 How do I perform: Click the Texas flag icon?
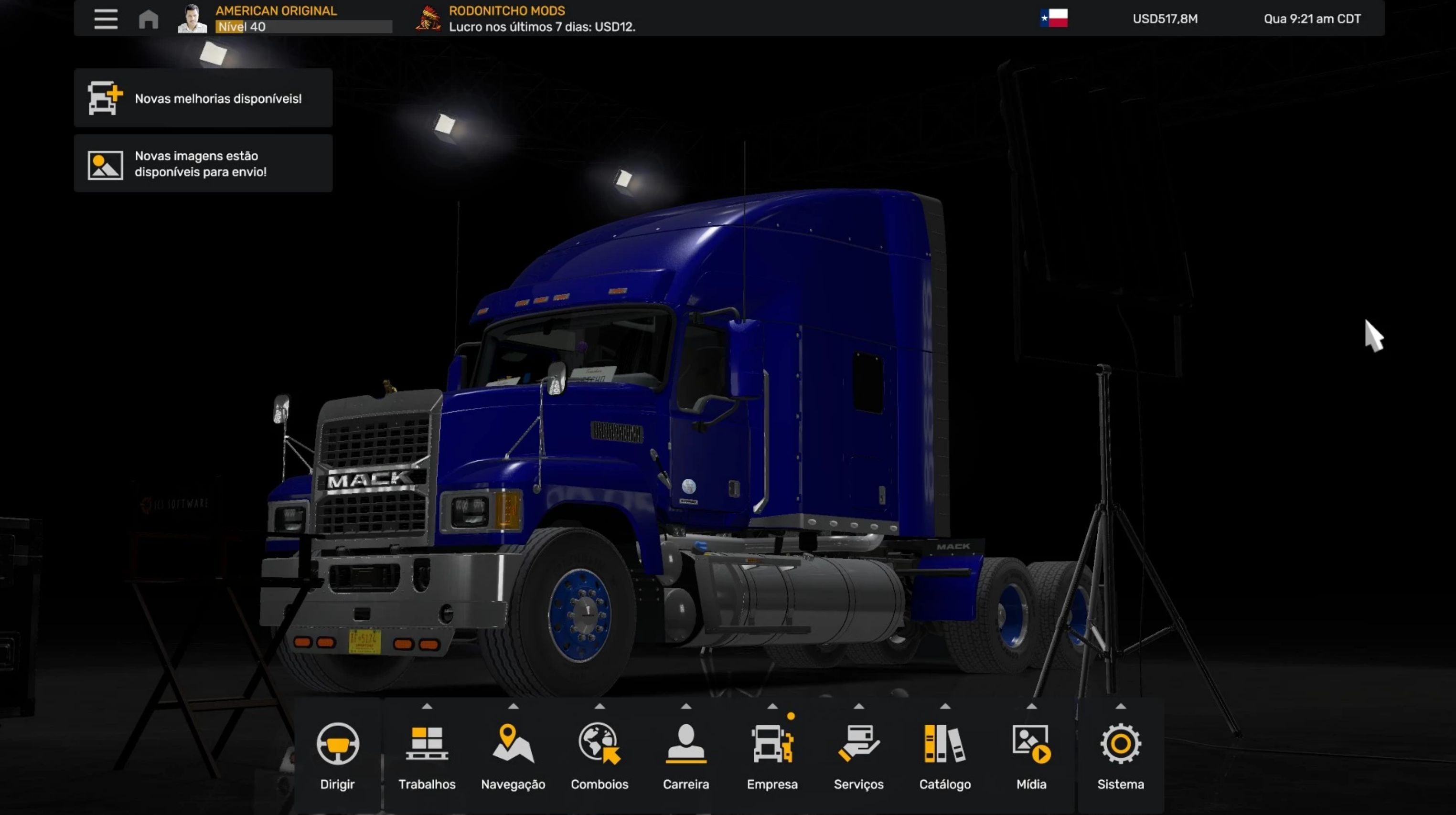pos(1054,18)
